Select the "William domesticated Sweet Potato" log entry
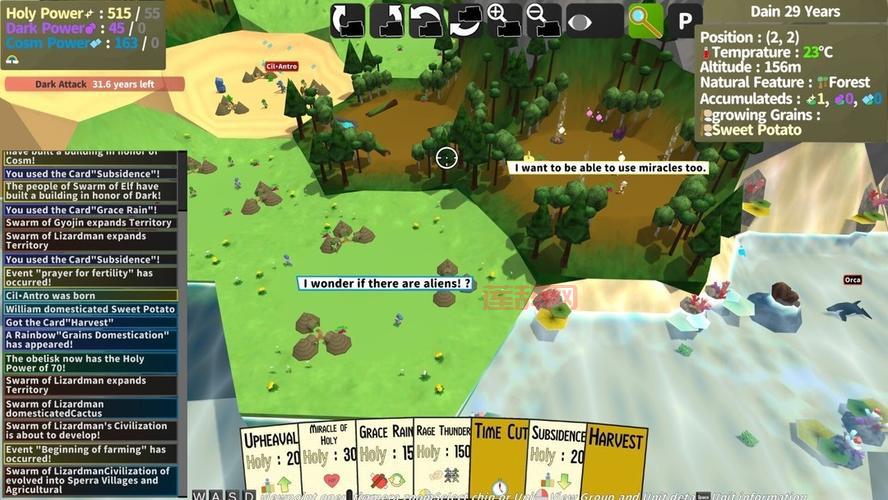 pyautogui.click(x=91, y=309)
